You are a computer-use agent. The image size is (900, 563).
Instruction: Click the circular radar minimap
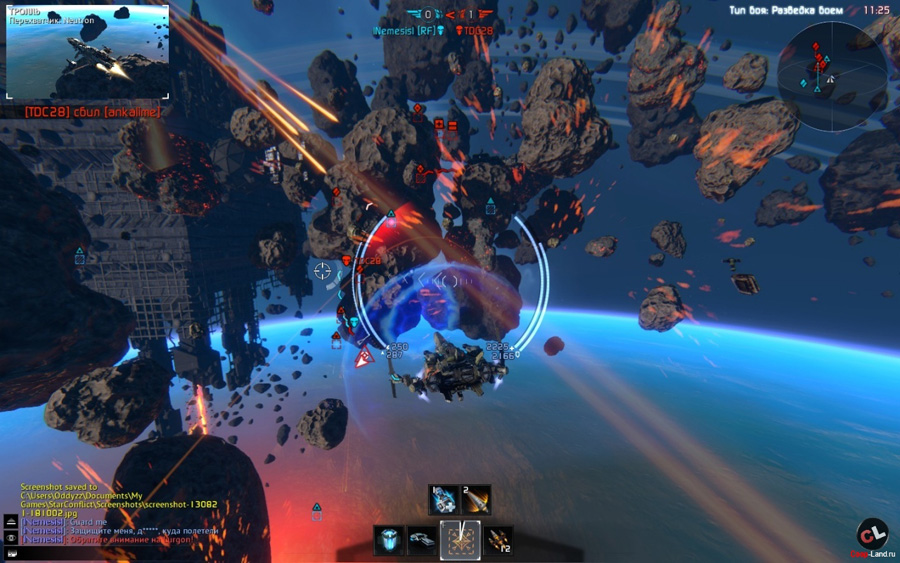click(x=831, y=63)
